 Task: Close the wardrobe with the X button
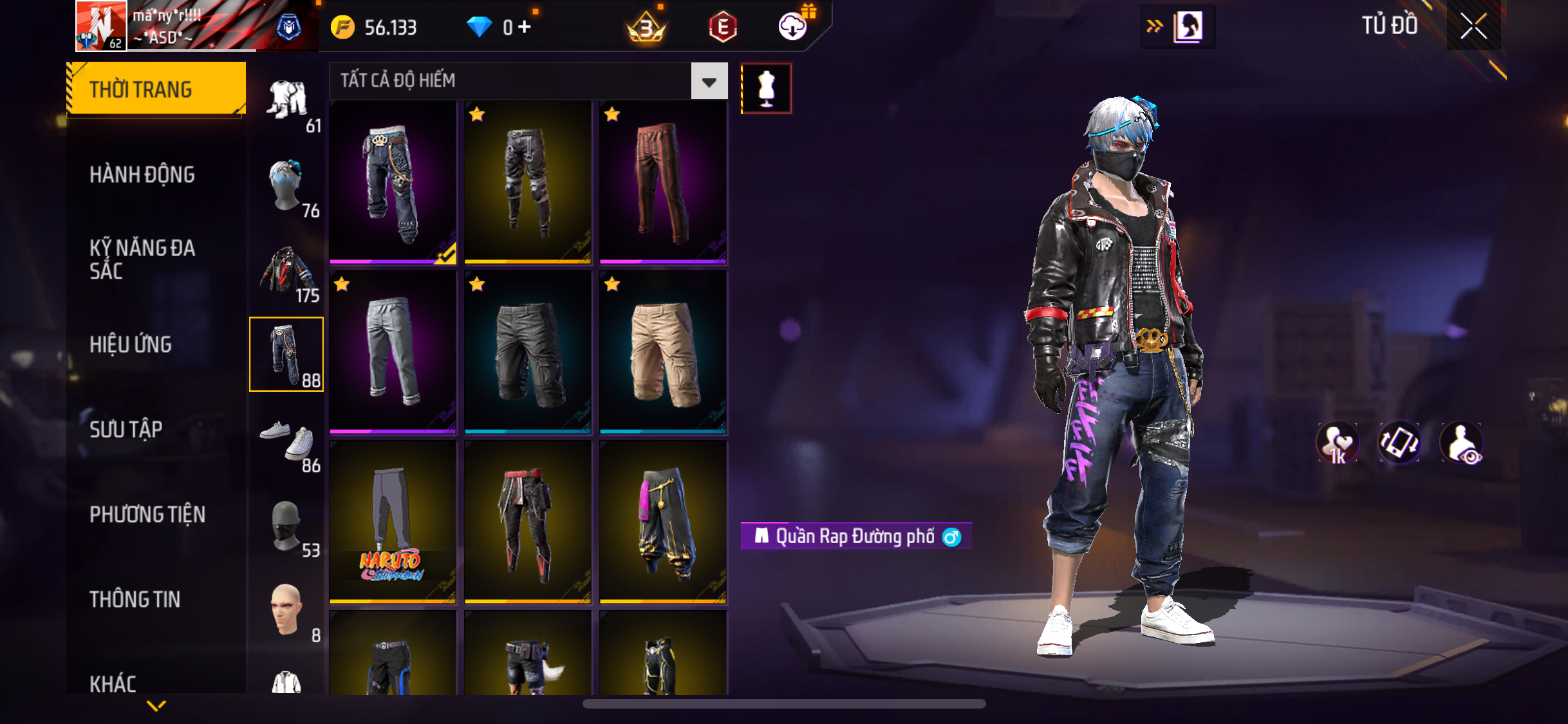click(1473, 26)
